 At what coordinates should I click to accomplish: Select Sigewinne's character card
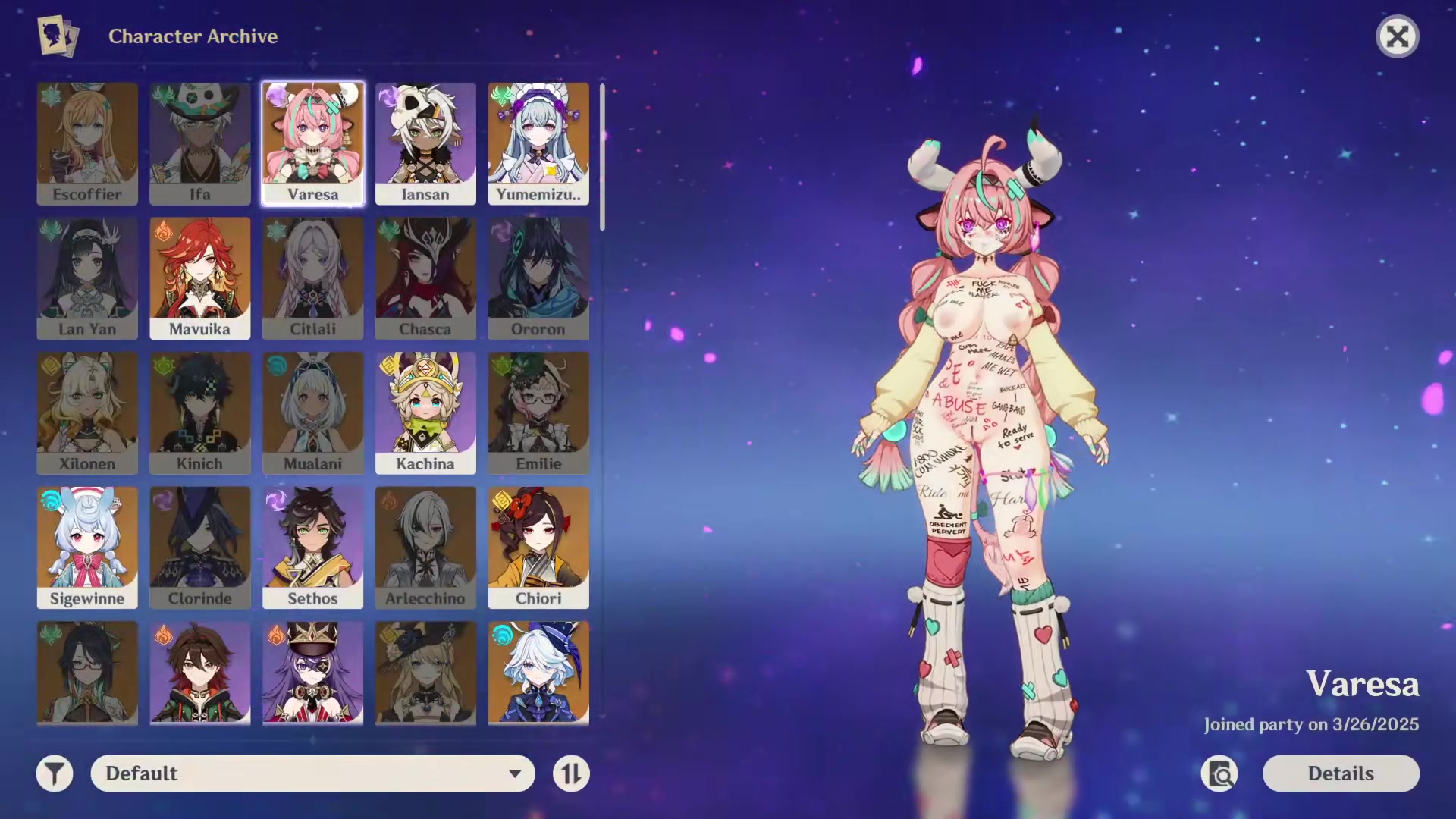87,548
